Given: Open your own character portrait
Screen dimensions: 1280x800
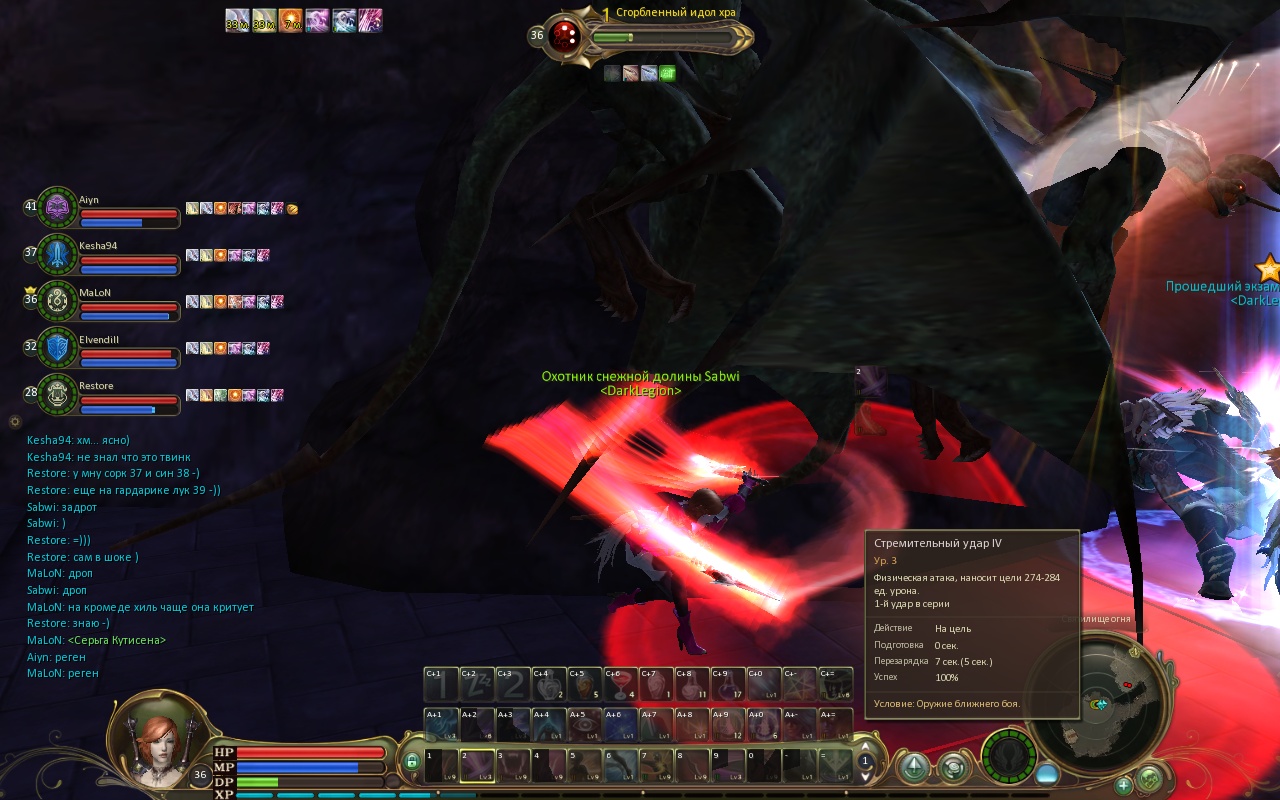Looking at the screenshot, I should point(160,739).
